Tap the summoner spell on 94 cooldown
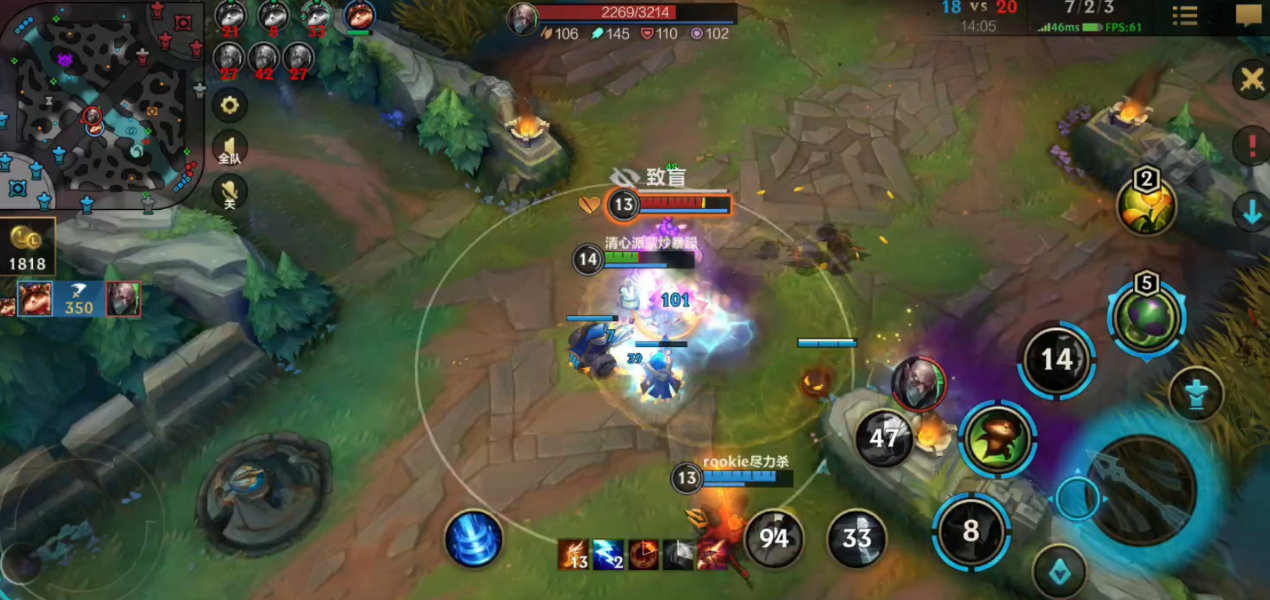This screenshot has width=1270, height=600. [773, 539]
